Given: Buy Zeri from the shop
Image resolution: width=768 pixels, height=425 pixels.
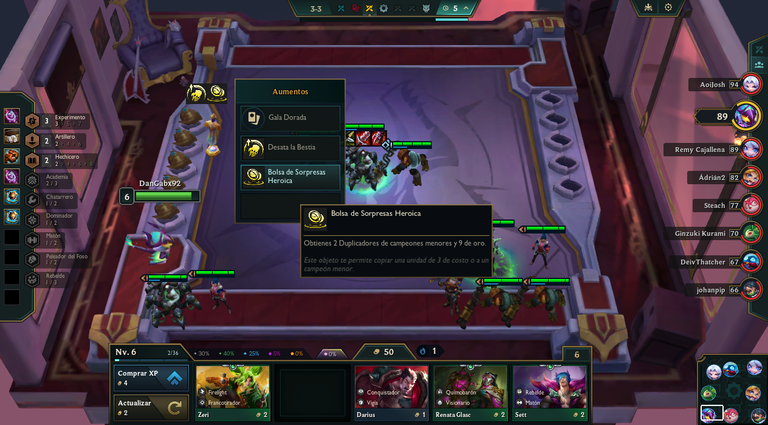Looking at the screenshot, I should coord(233,392).
